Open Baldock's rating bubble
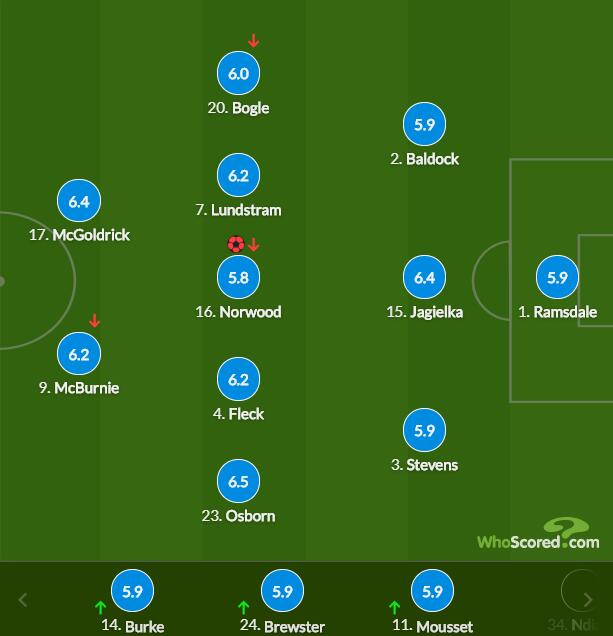The height and width of the screenshot is (636, 613). [x=424, y=125]
